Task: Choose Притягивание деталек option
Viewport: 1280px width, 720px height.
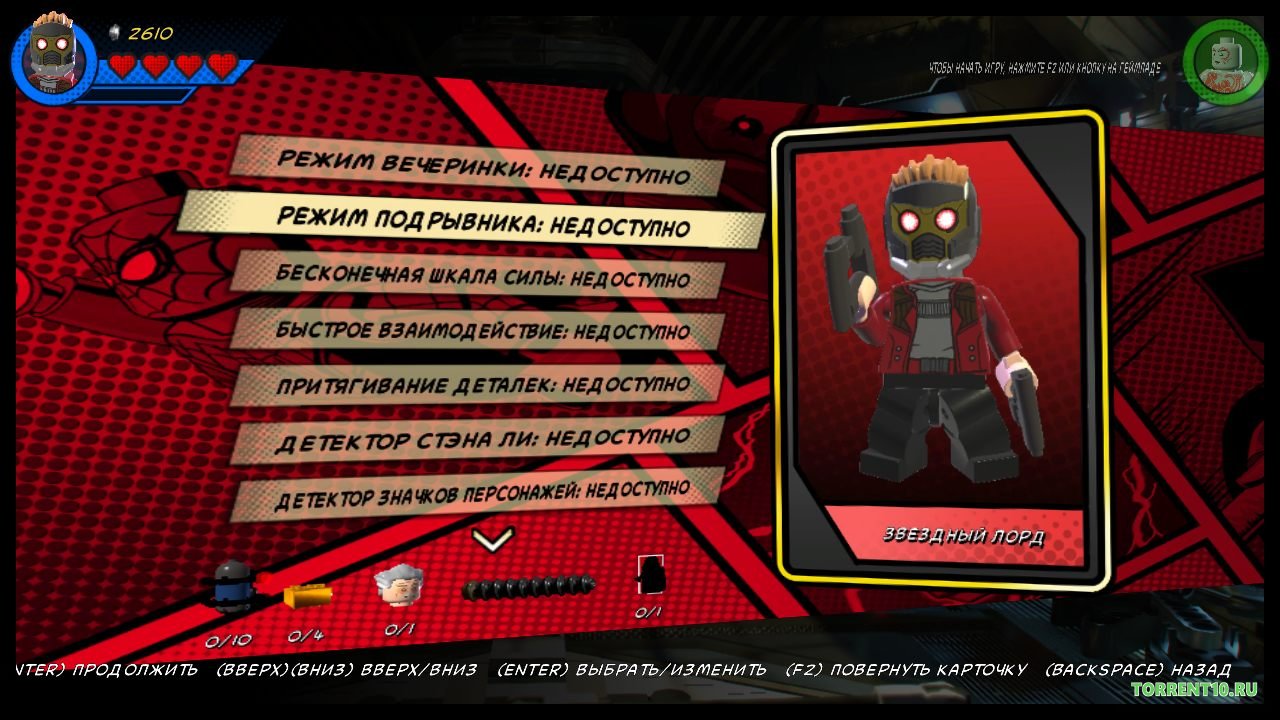Action: coord(478,382)
